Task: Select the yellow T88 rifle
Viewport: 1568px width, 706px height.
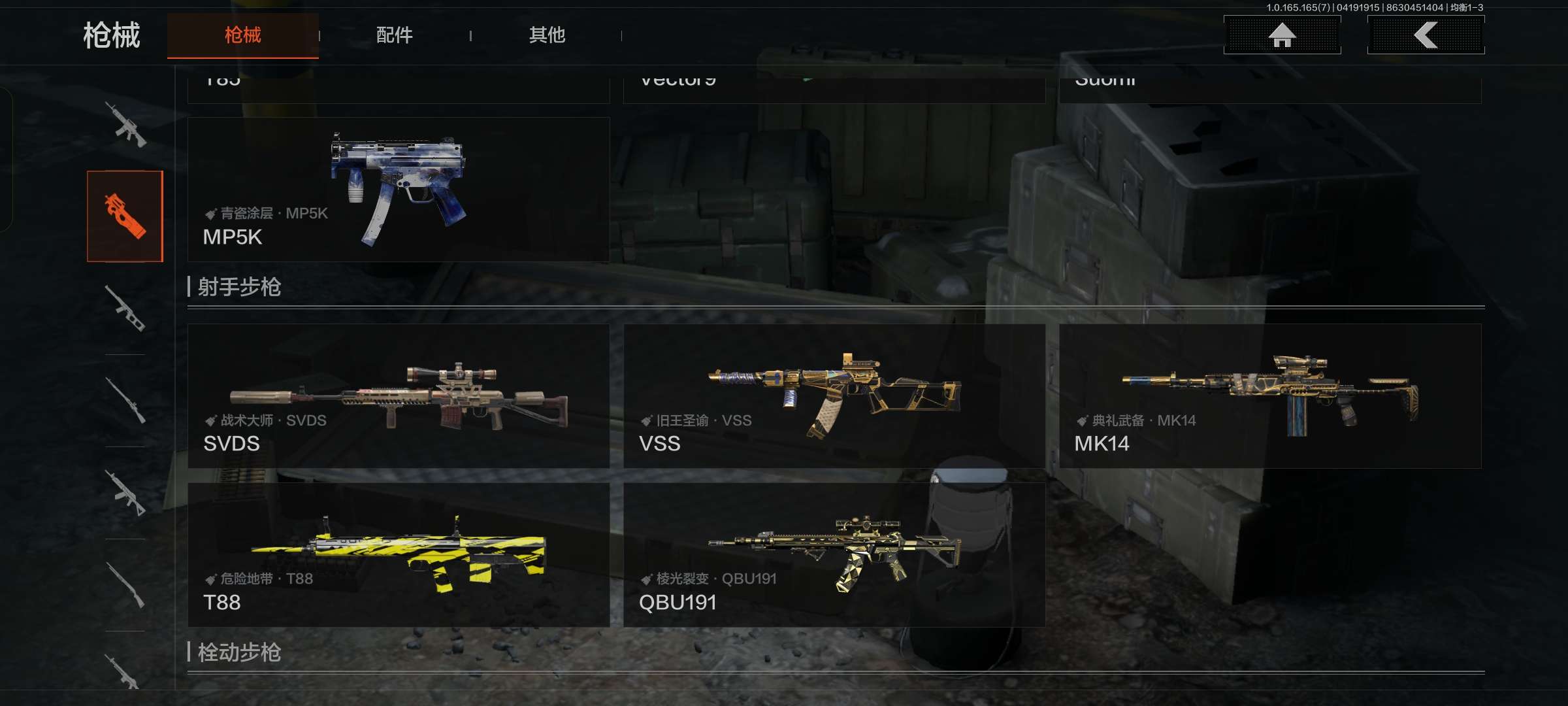Action: point(399,555)
